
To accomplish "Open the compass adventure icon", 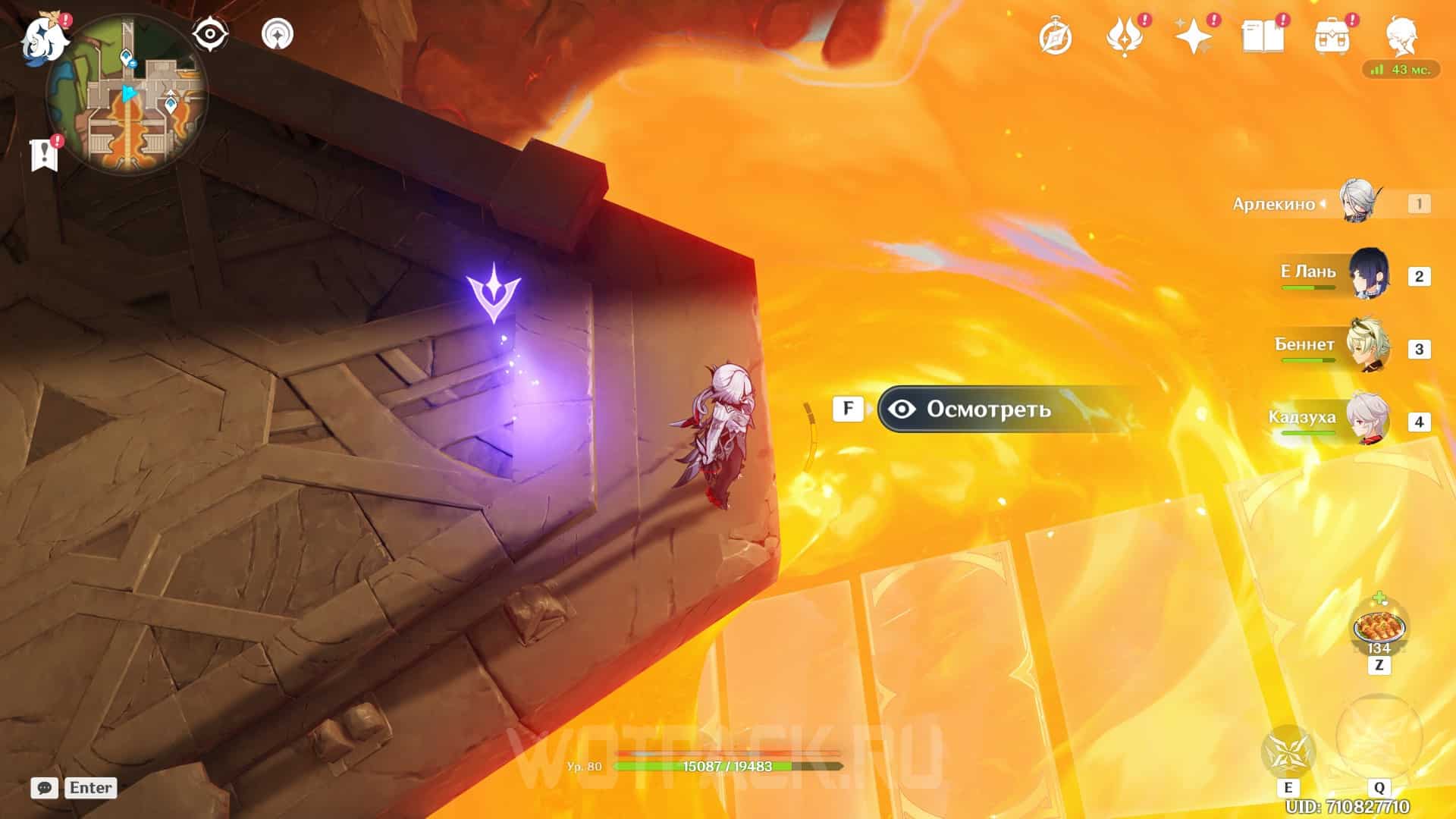I will [x=1055, y=36].
